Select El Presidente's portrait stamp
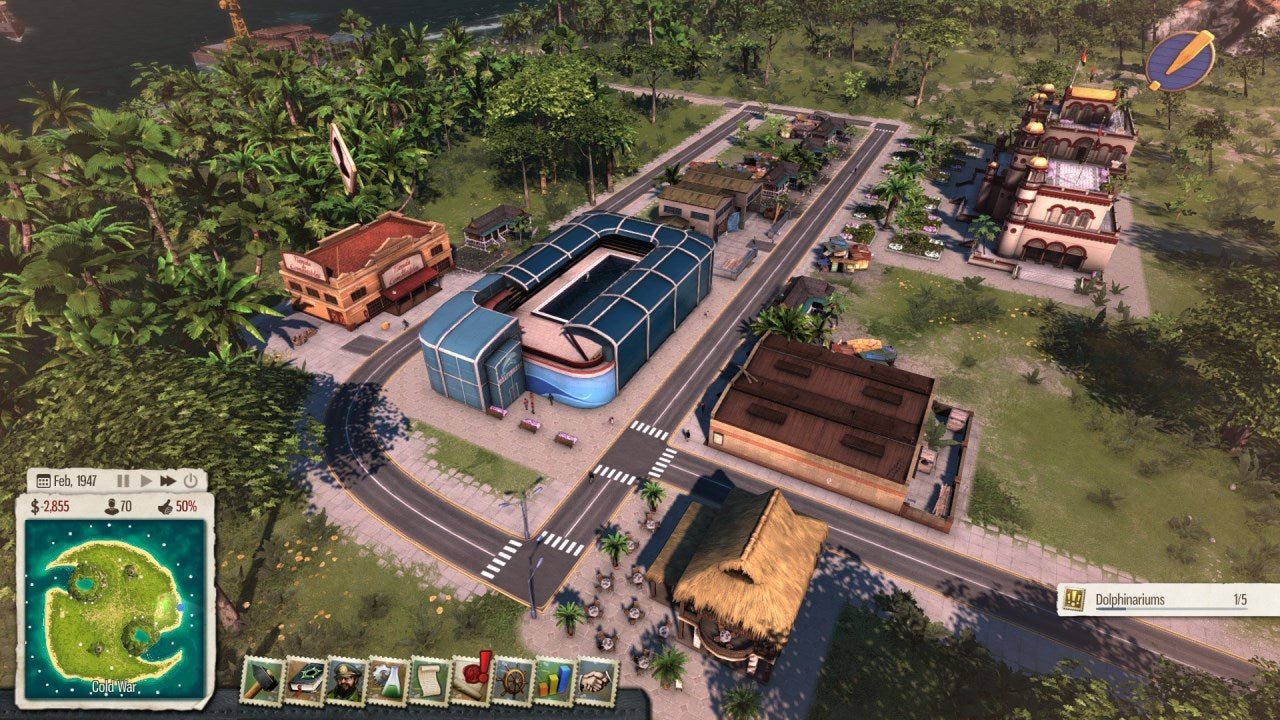 tap(346, 680)
